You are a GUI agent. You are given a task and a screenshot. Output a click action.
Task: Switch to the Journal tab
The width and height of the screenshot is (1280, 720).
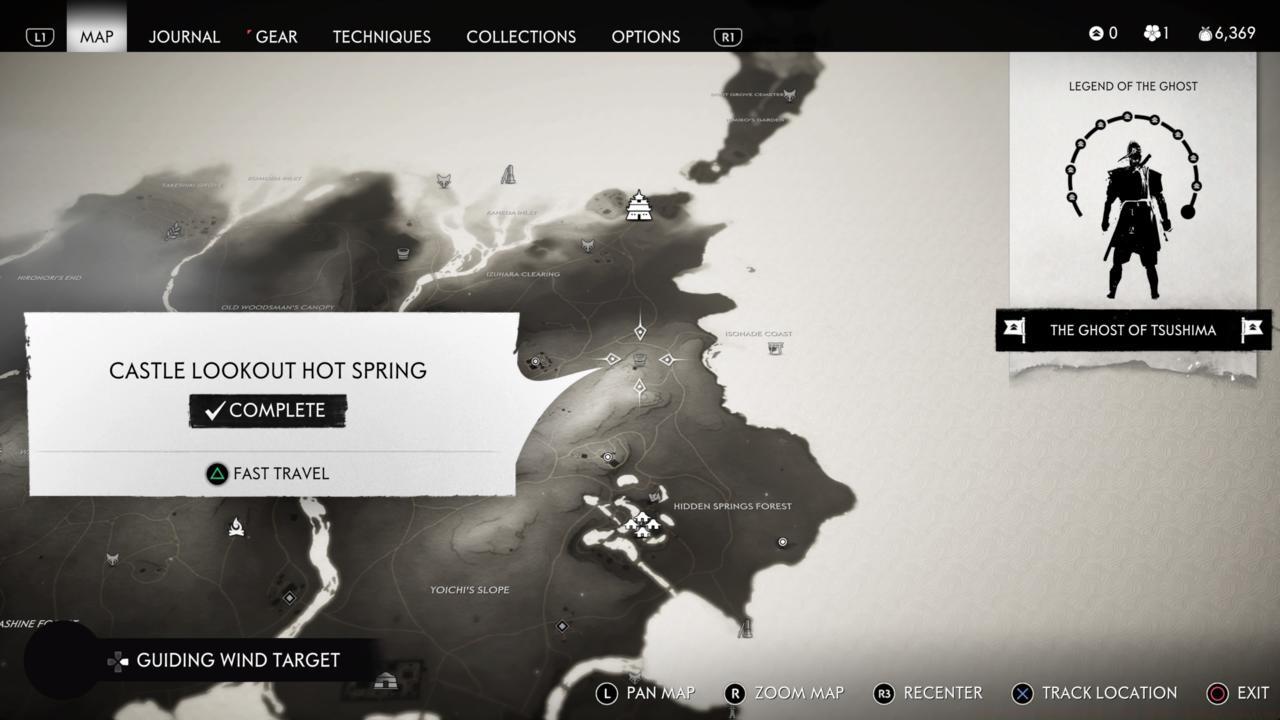184,37
